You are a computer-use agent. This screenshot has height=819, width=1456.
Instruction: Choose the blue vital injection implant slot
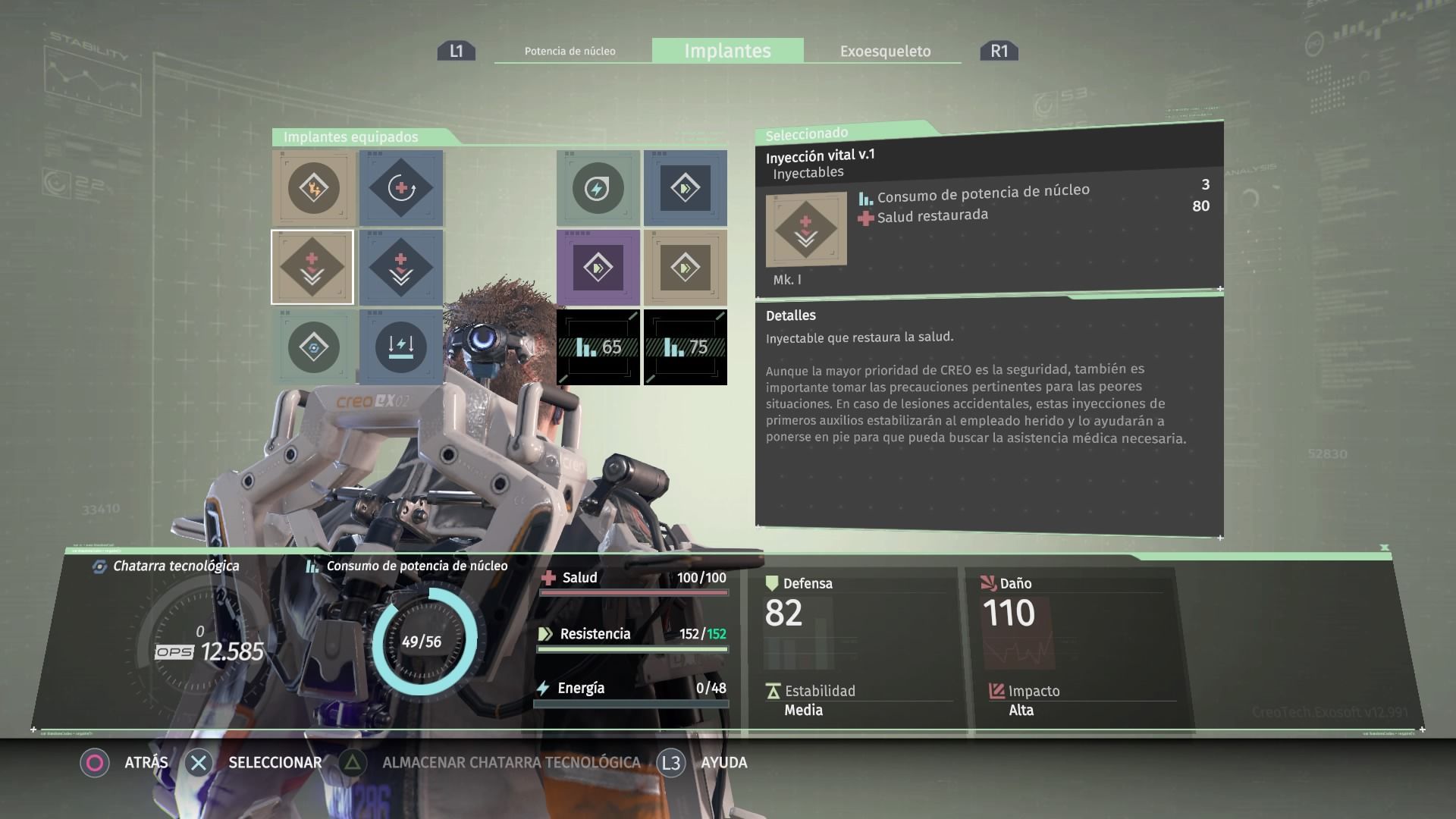(400, 267)
